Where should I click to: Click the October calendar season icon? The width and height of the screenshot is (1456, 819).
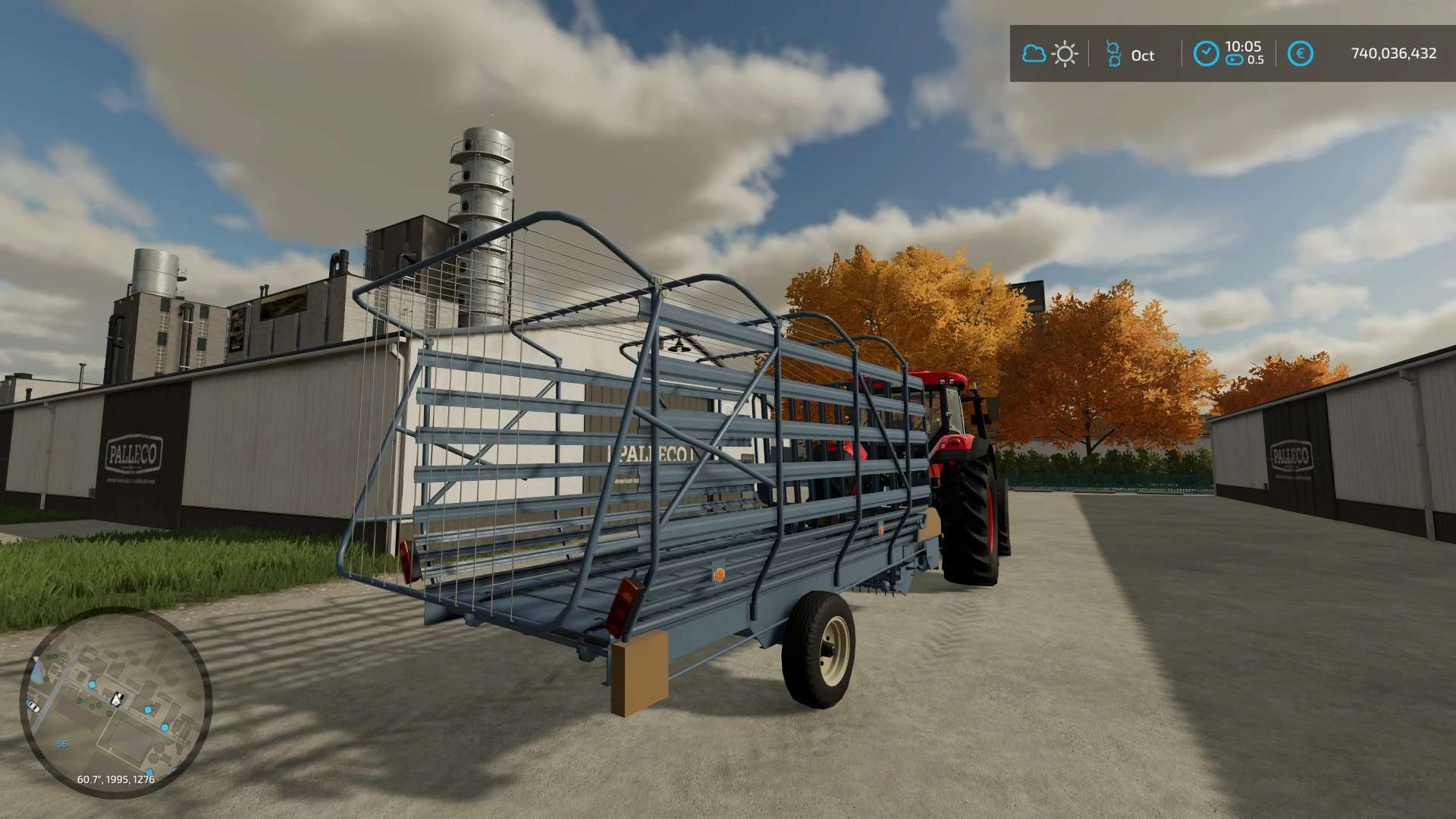[1112, 54]
